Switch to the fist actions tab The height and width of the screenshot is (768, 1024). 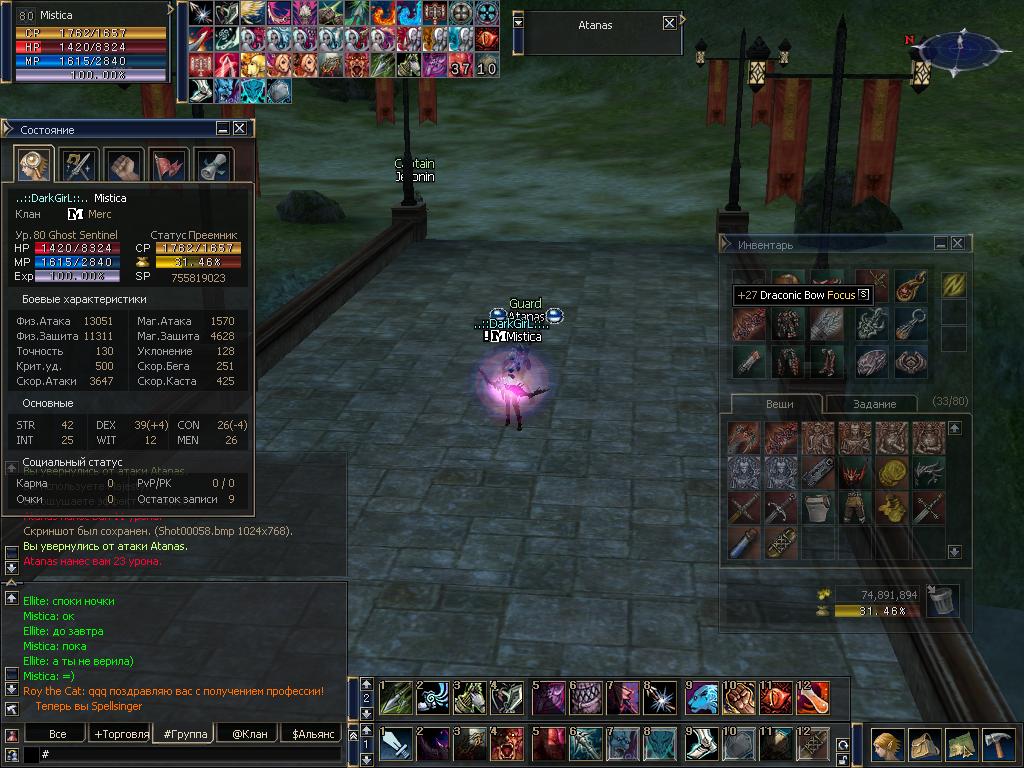click(x=124, y=165)
